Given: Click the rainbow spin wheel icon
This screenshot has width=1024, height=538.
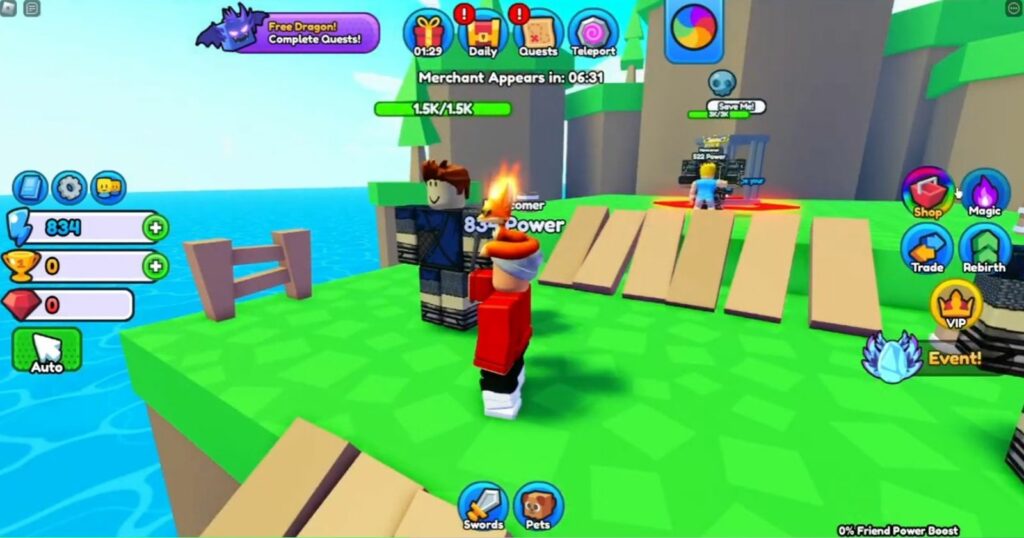Looking at the screenshot, I should point(694,29).
